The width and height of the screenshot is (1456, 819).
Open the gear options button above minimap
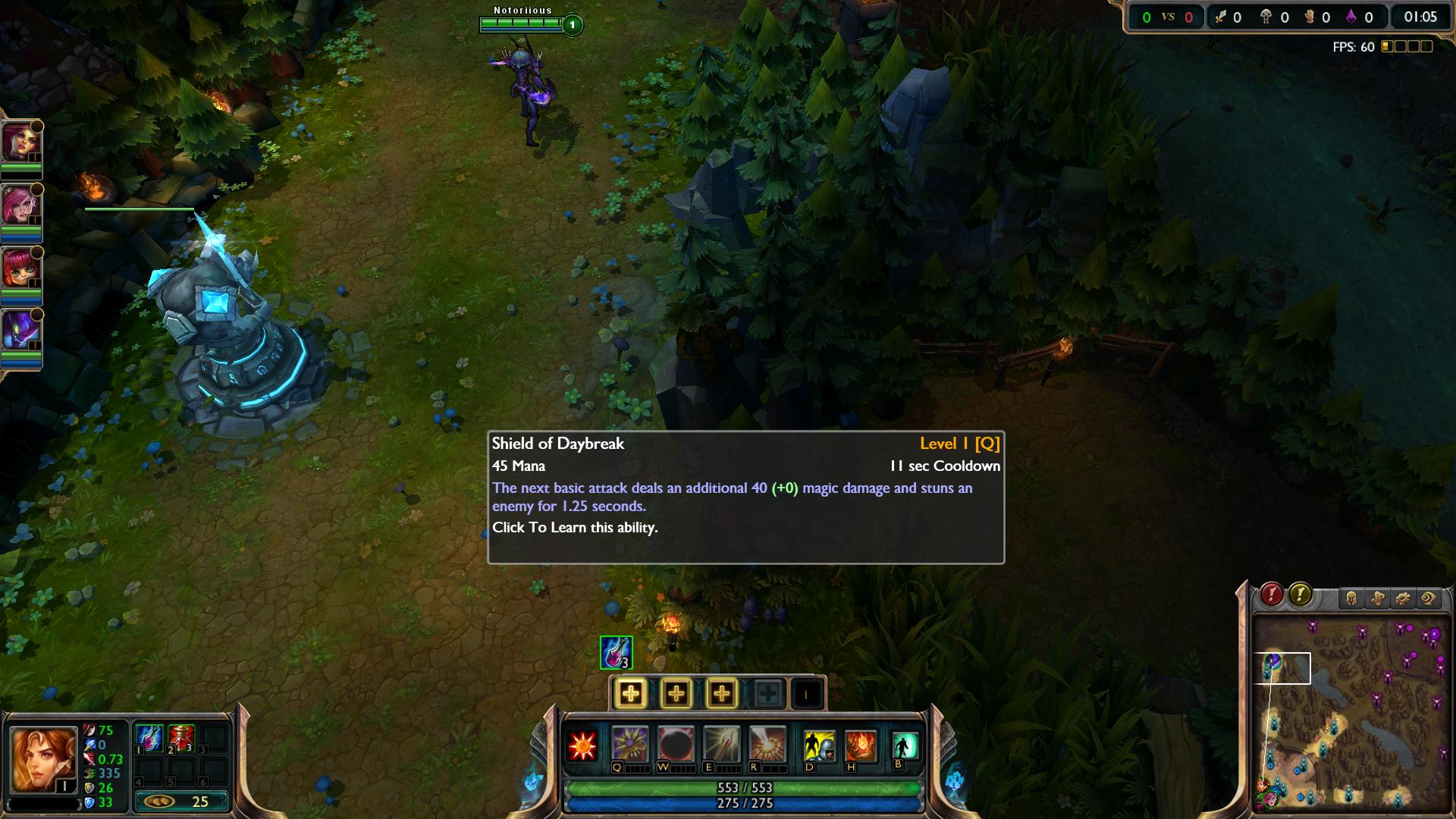1403,599
